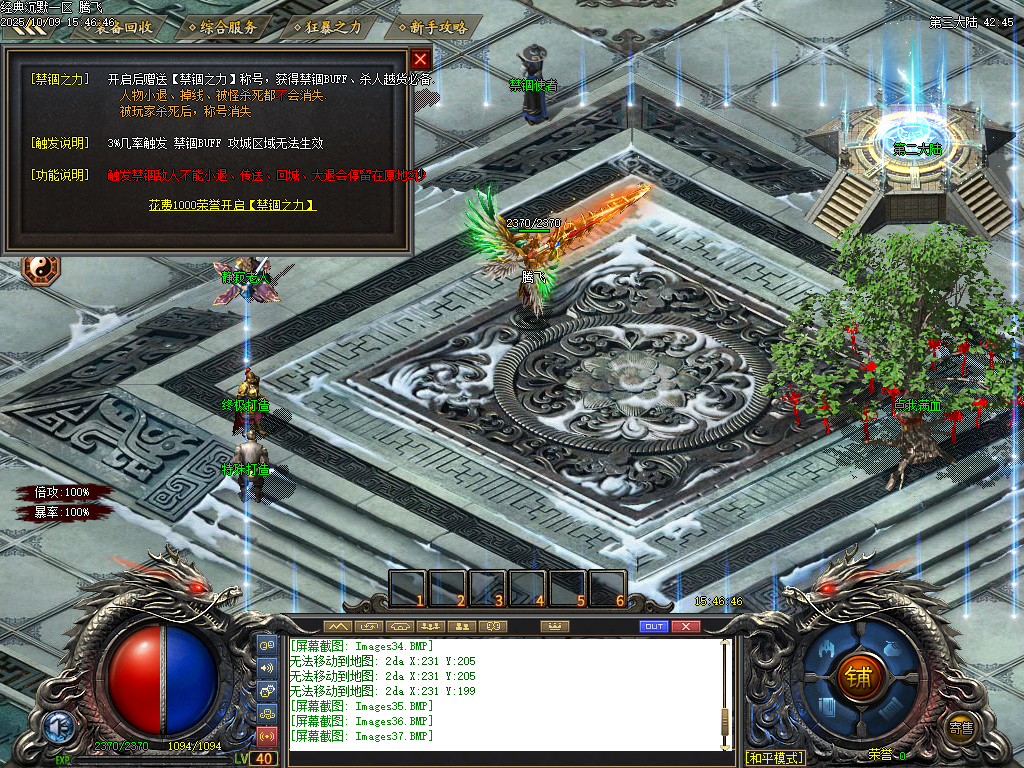
Task: Click the blue OUT button
Action: (653, 626)
